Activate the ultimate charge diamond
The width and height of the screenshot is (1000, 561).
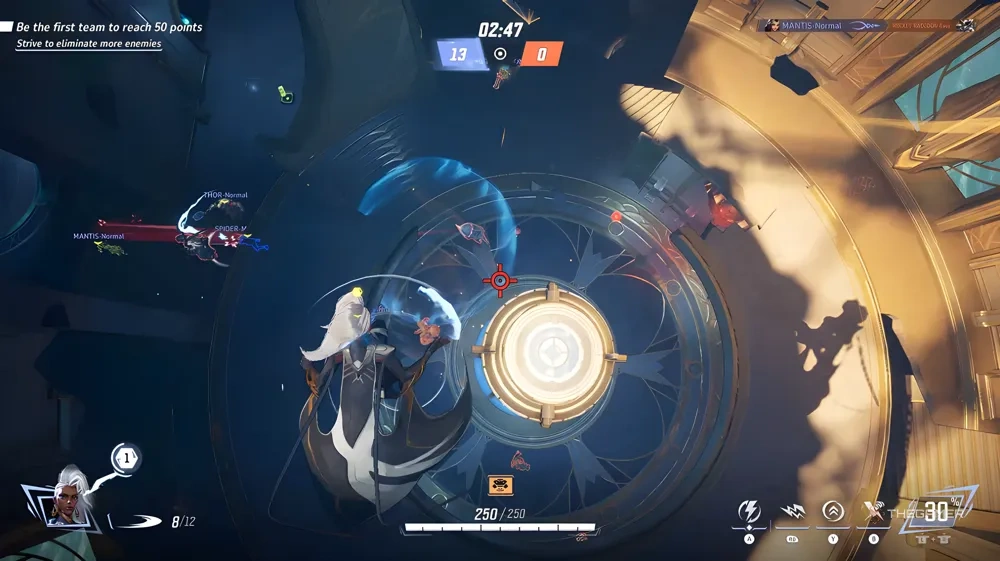click(936, 513)
